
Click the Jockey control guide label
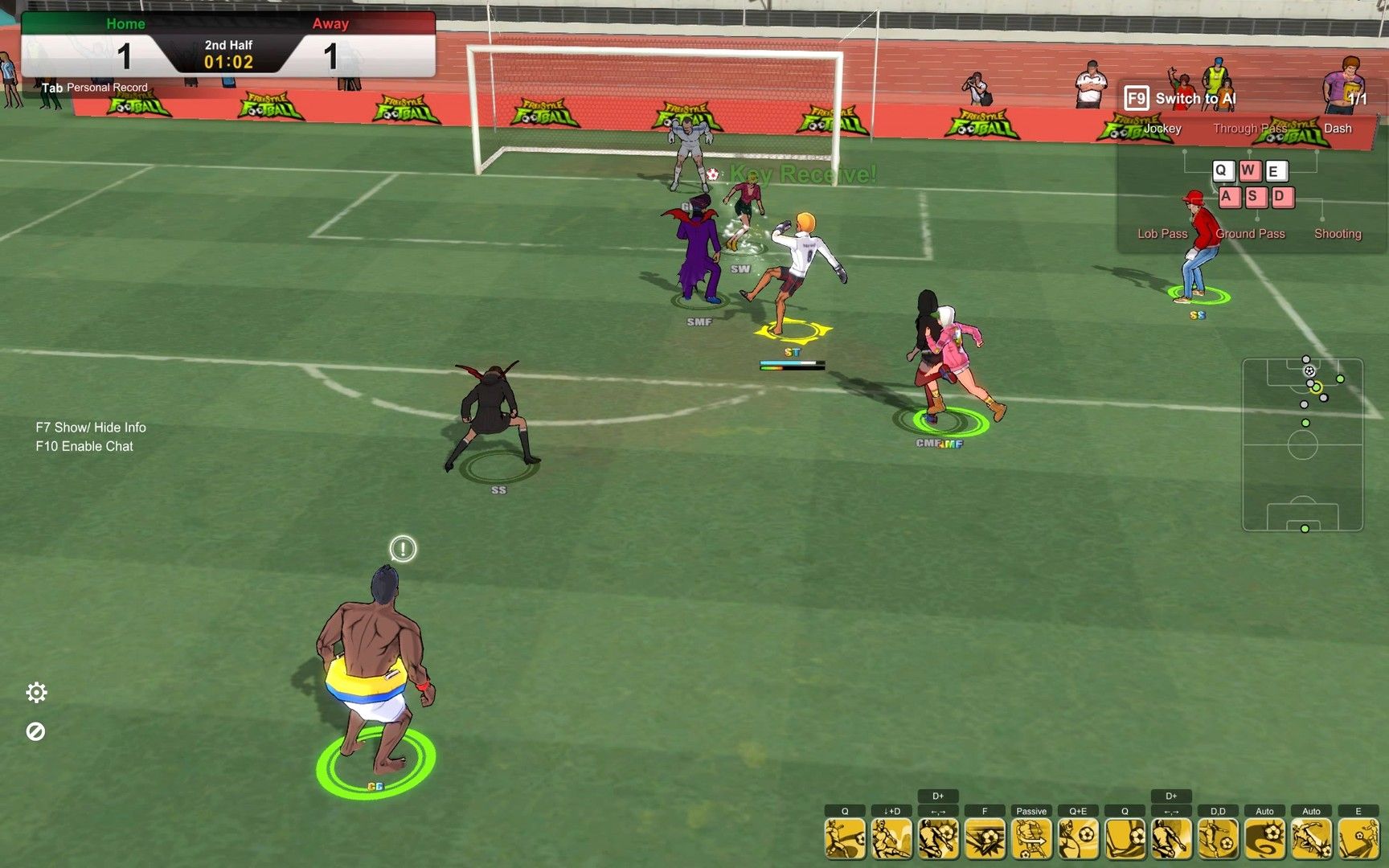coord(1162,128)
